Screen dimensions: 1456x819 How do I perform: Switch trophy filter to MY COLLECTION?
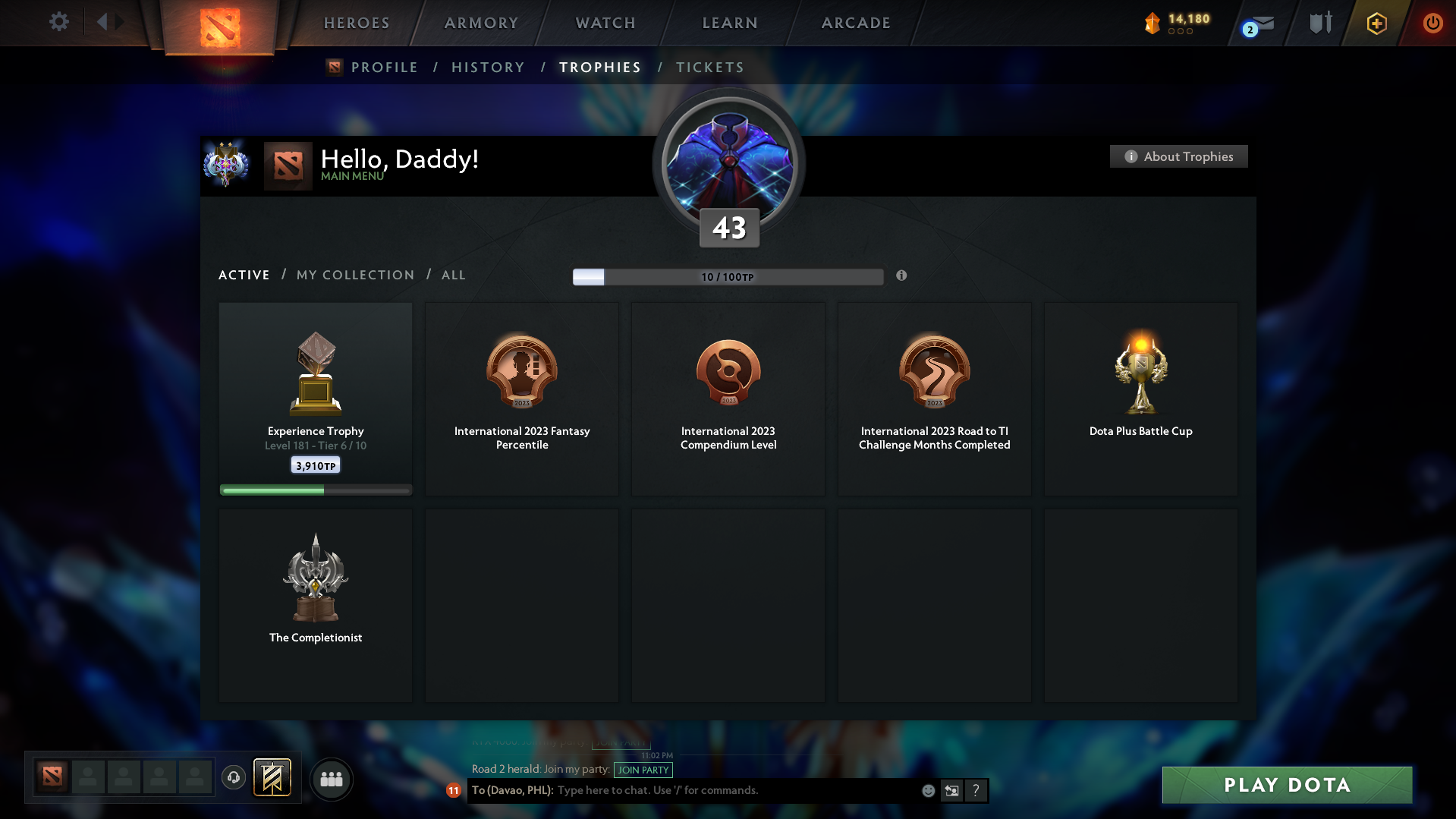[x=354, y=275]
